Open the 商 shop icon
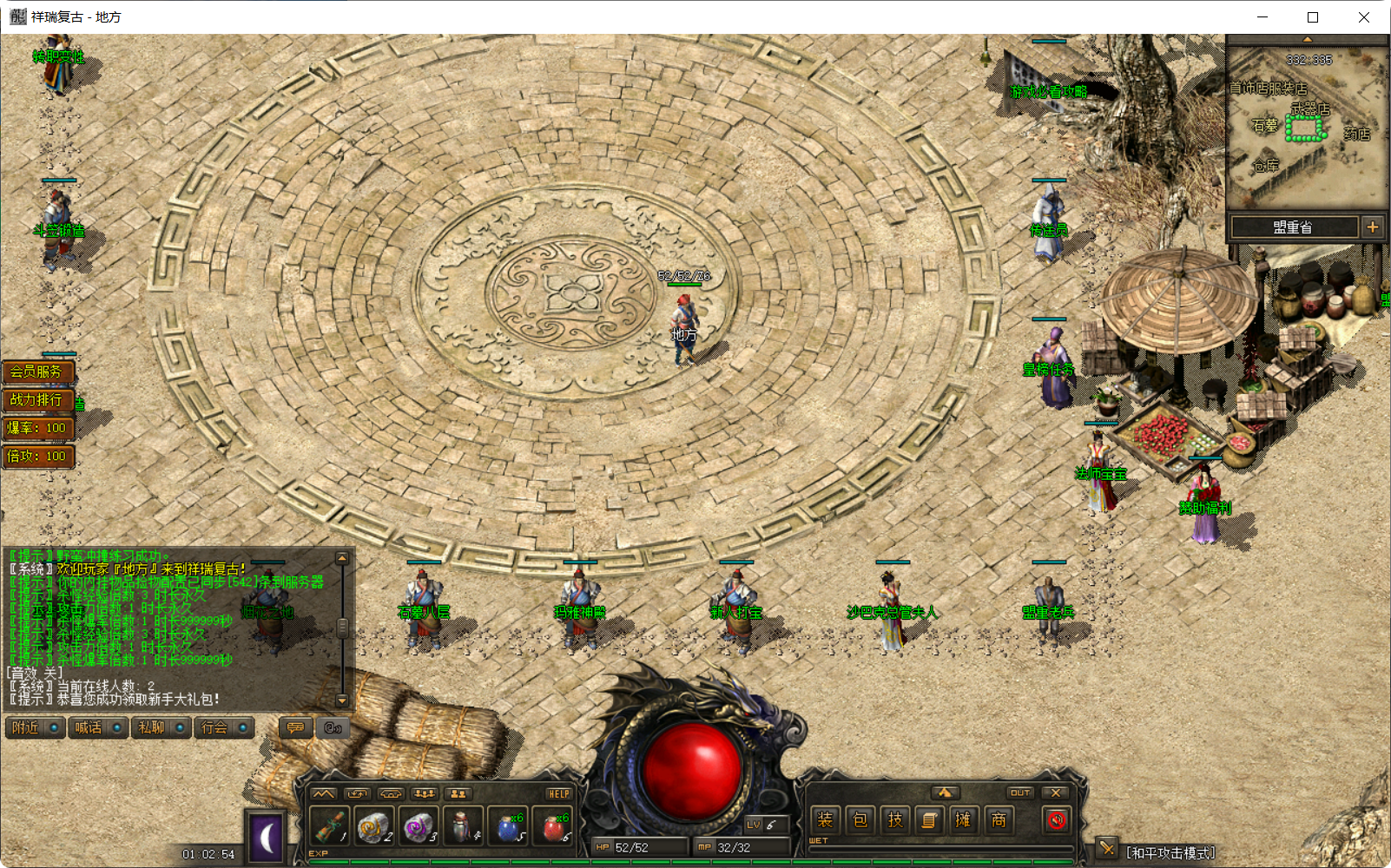The image size is (1391, 868). tap(998, 819)
